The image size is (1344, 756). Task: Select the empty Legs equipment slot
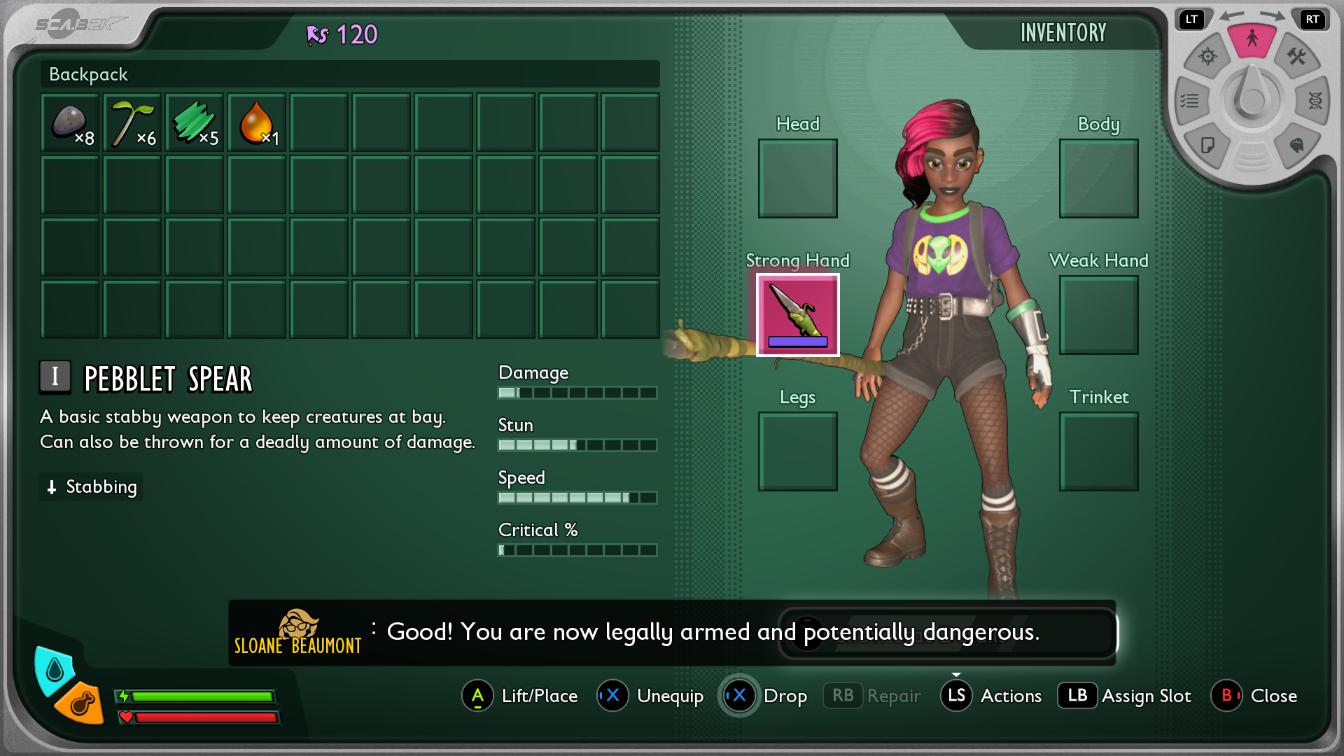tap(798, 452)
